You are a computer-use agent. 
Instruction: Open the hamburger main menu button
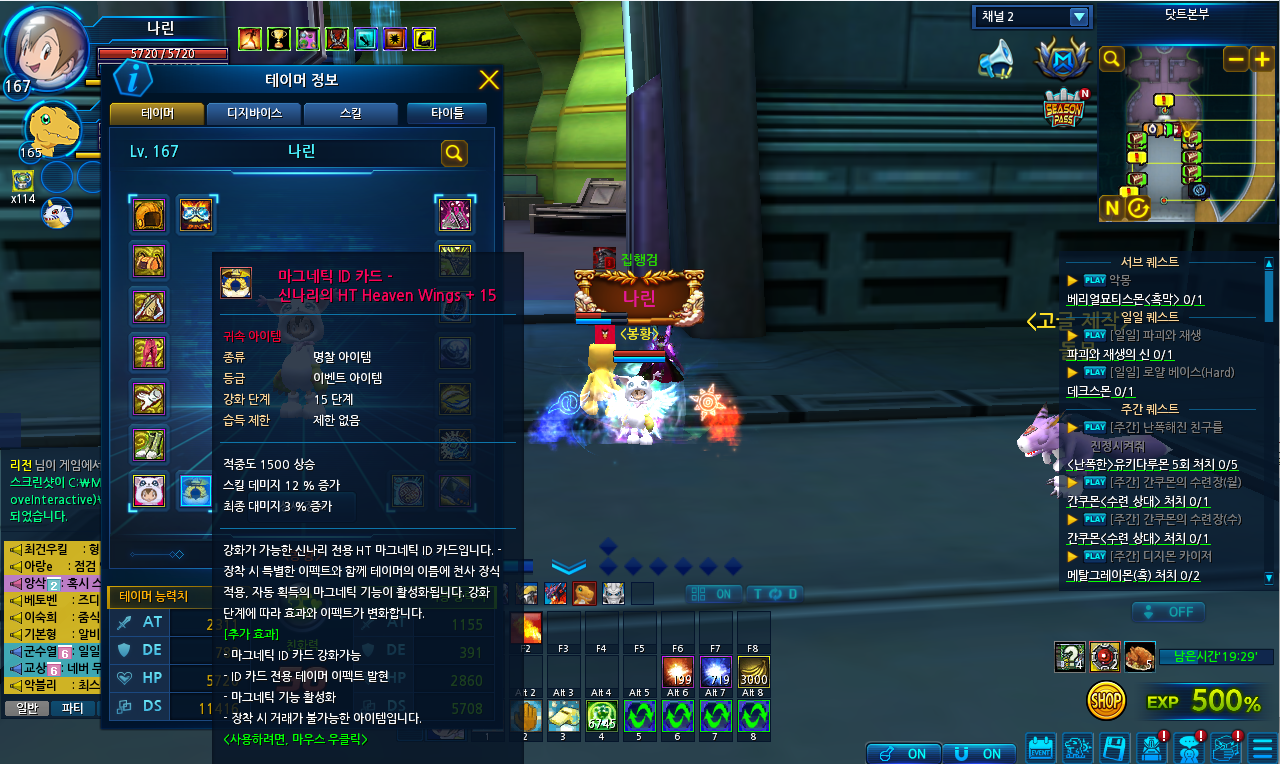coord(1262,748)
